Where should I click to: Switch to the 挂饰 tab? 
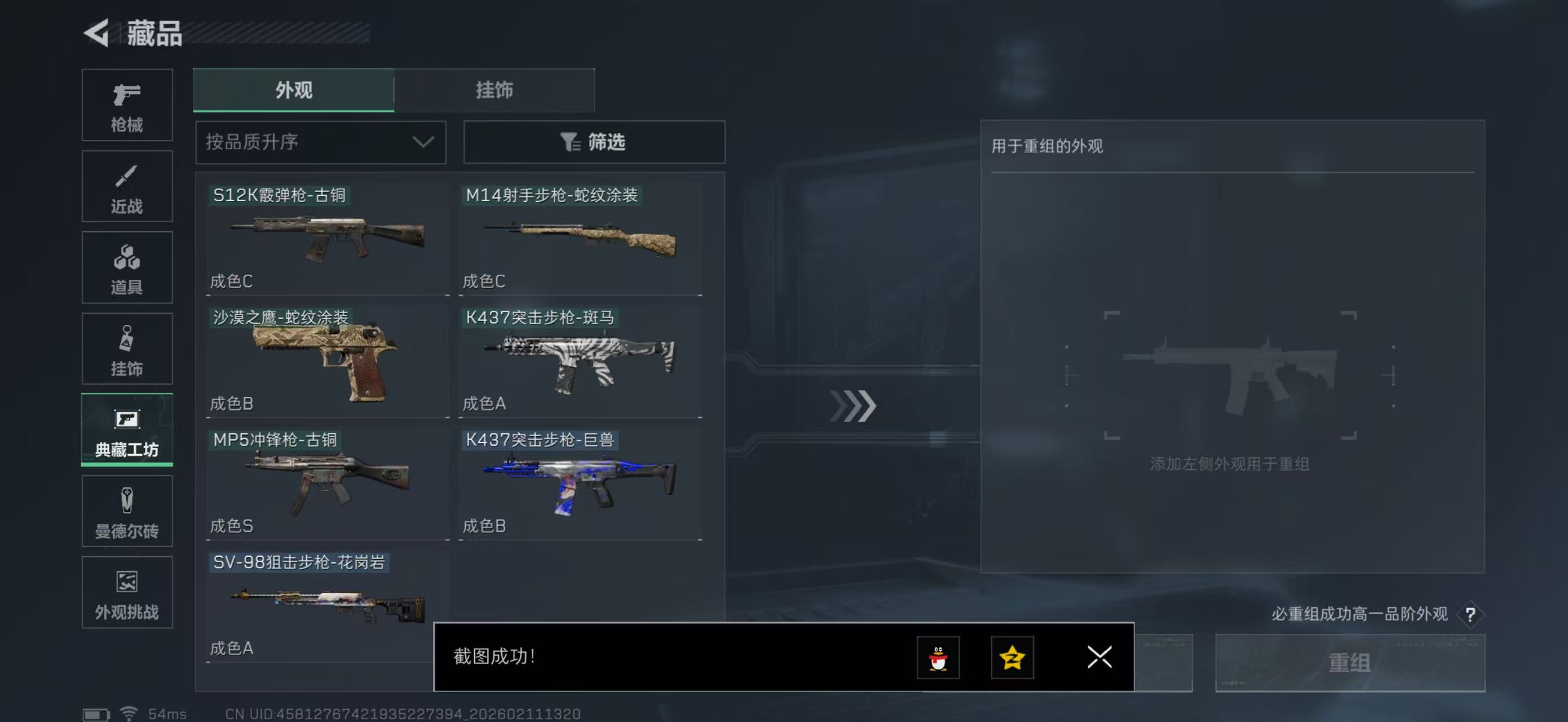click(494, 90)
